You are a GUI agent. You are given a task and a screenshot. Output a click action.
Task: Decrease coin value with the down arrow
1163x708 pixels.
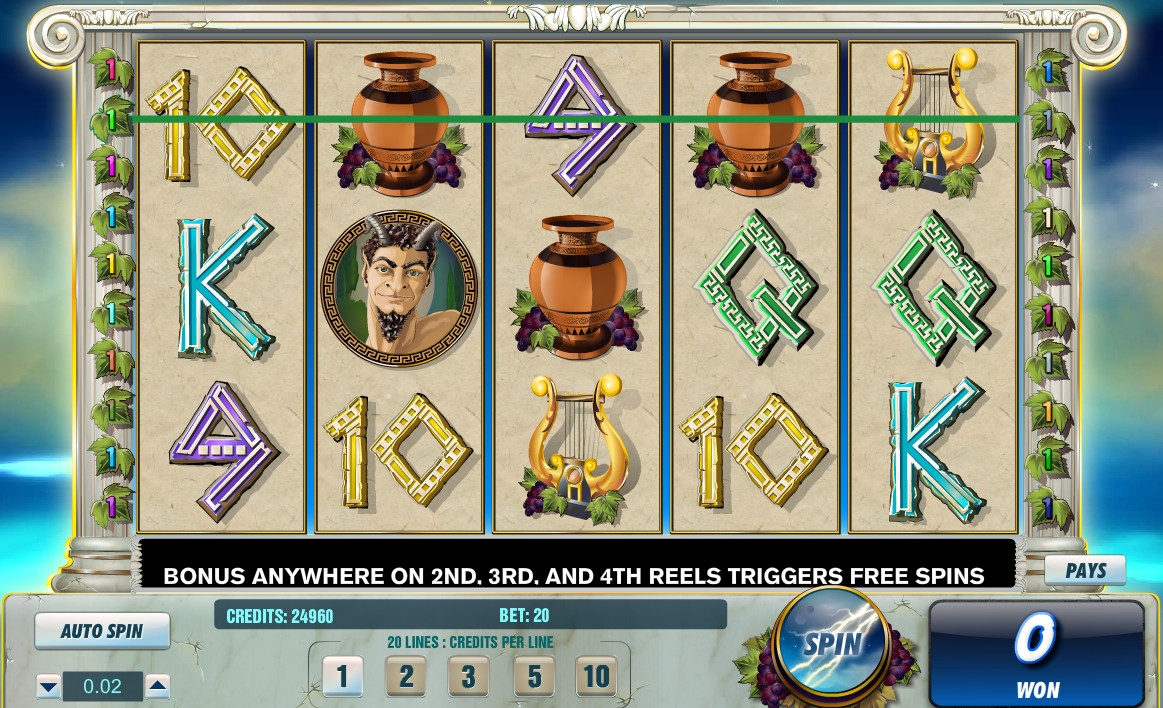pyautogui.click(x=48, y=686)
